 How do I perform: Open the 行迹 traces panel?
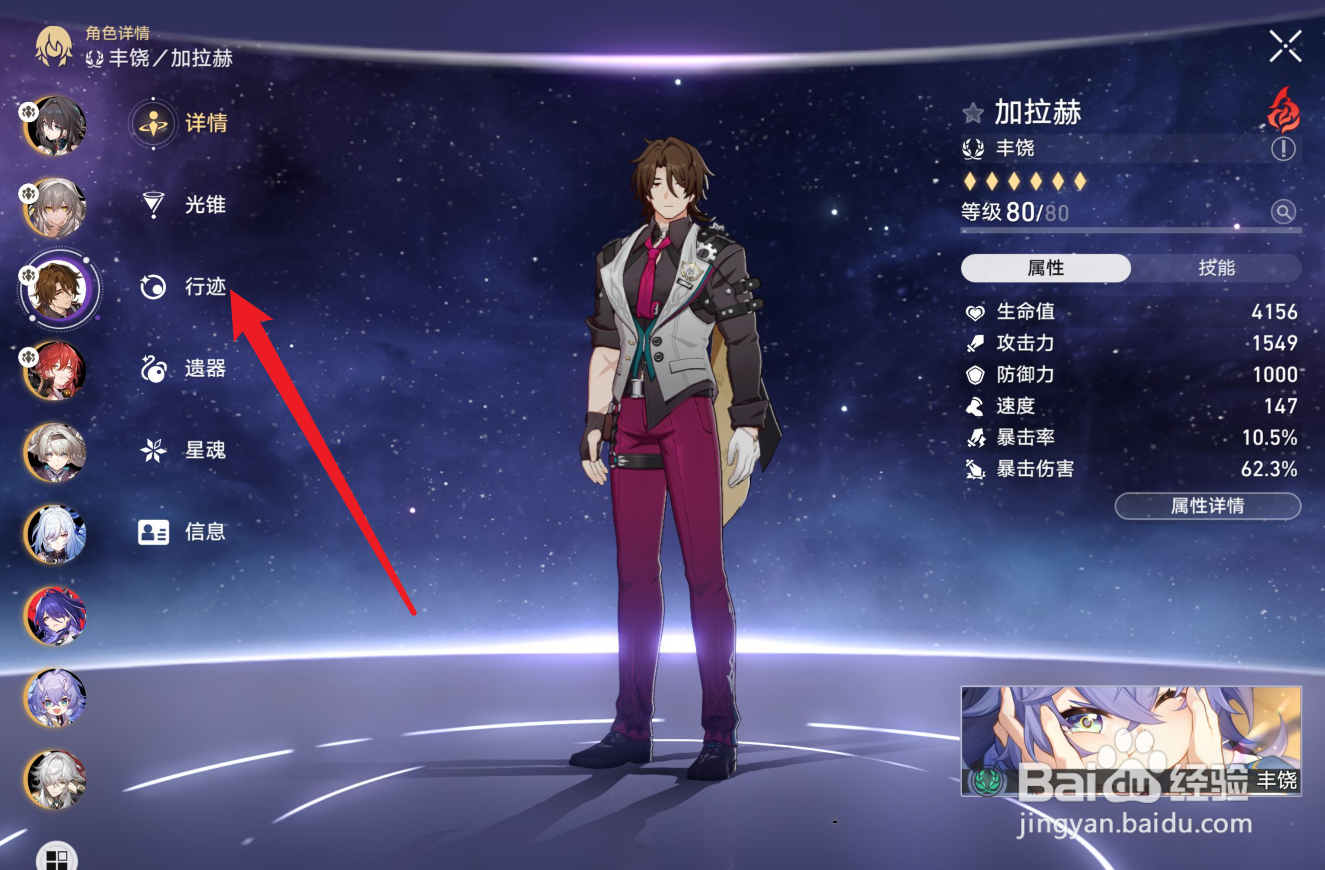point(206,287)
